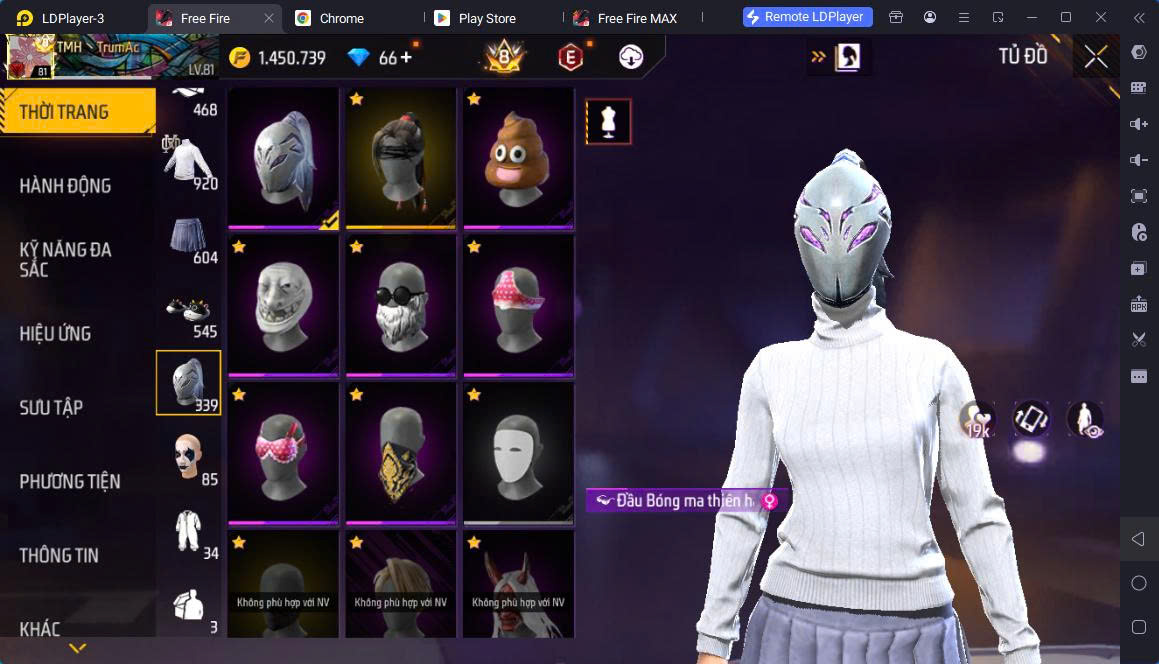Select the troll face mask item
This screenshot has width=1159, height=664.
(283, 306)
